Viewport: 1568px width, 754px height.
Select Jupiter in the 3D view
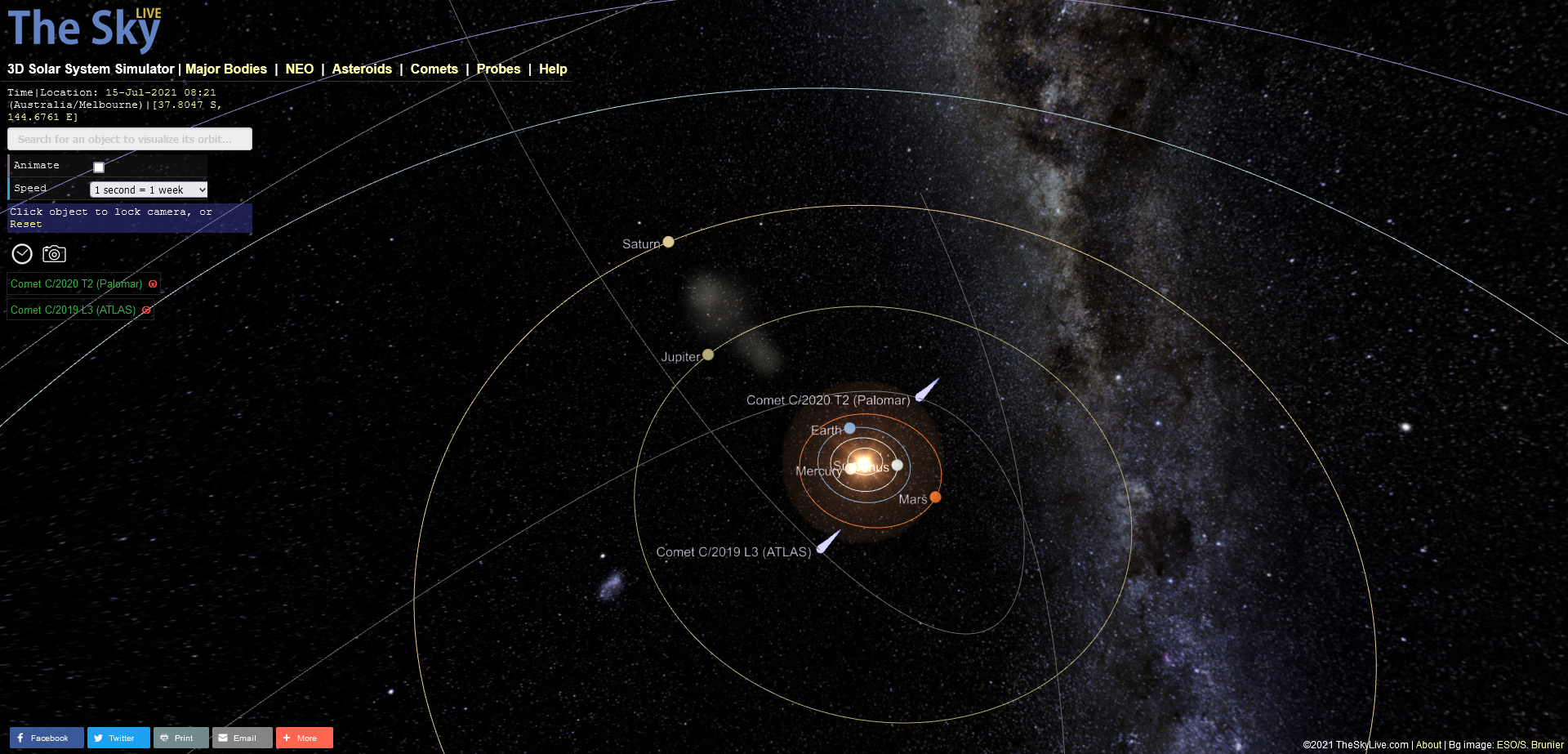click(707, 354)
